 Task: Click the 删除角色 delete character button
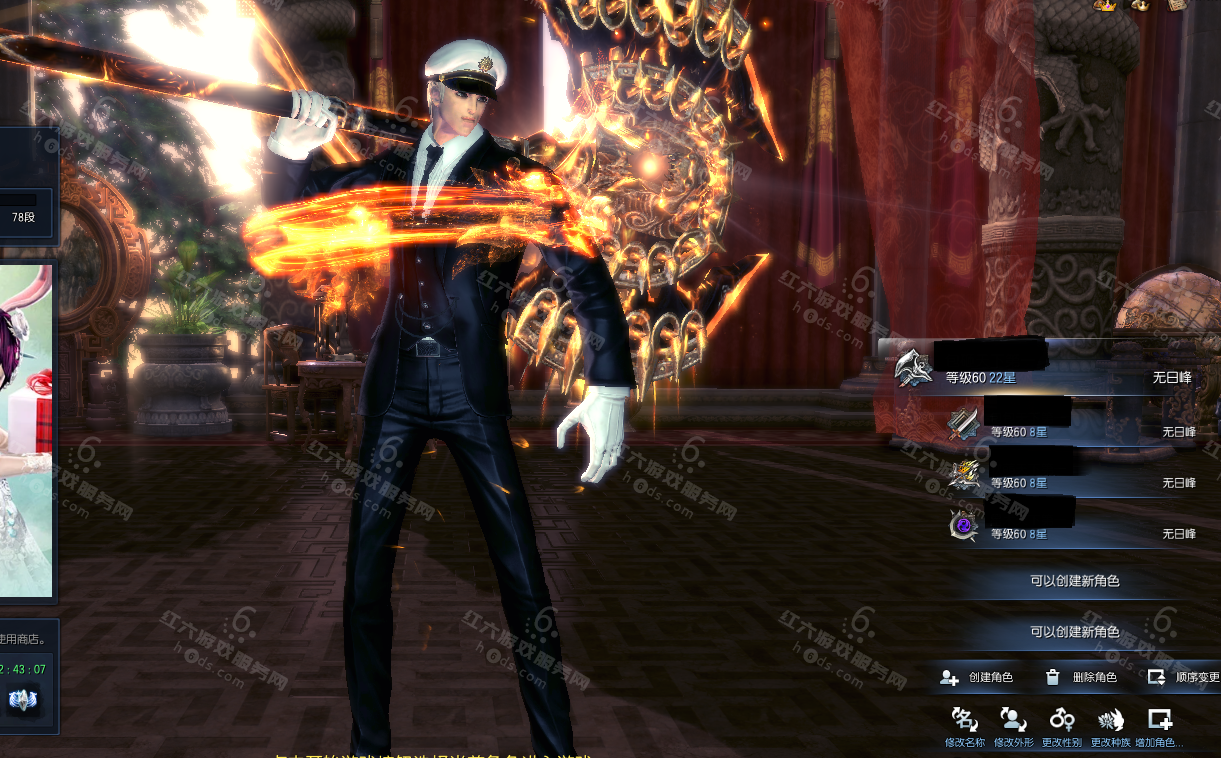pos(1081,678)
